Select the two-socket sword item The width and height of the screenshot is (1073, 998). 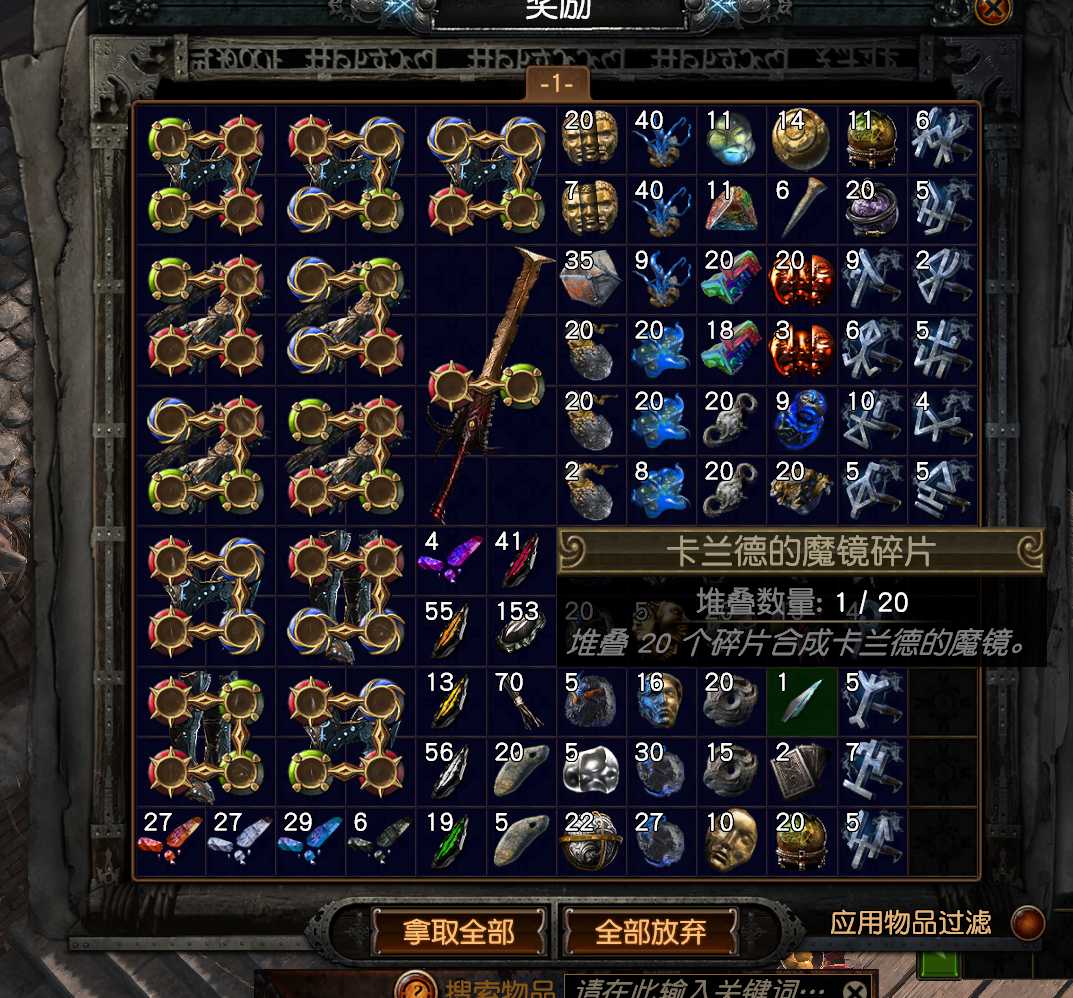pyautogui.click(x=486, y=386)
